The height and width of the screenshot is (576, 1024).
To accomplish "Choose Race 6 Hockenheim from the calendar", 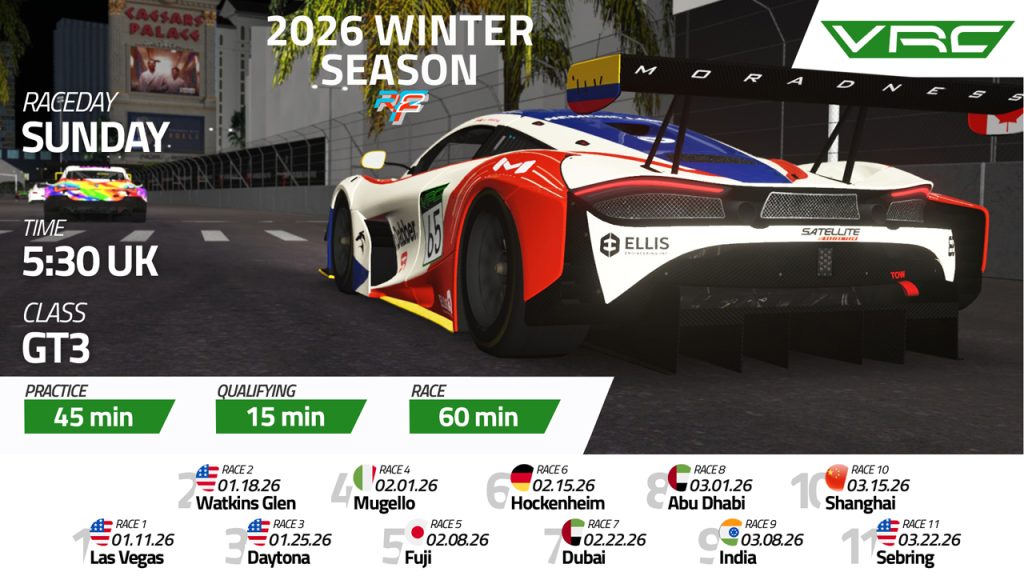I will tap(556, 487).
